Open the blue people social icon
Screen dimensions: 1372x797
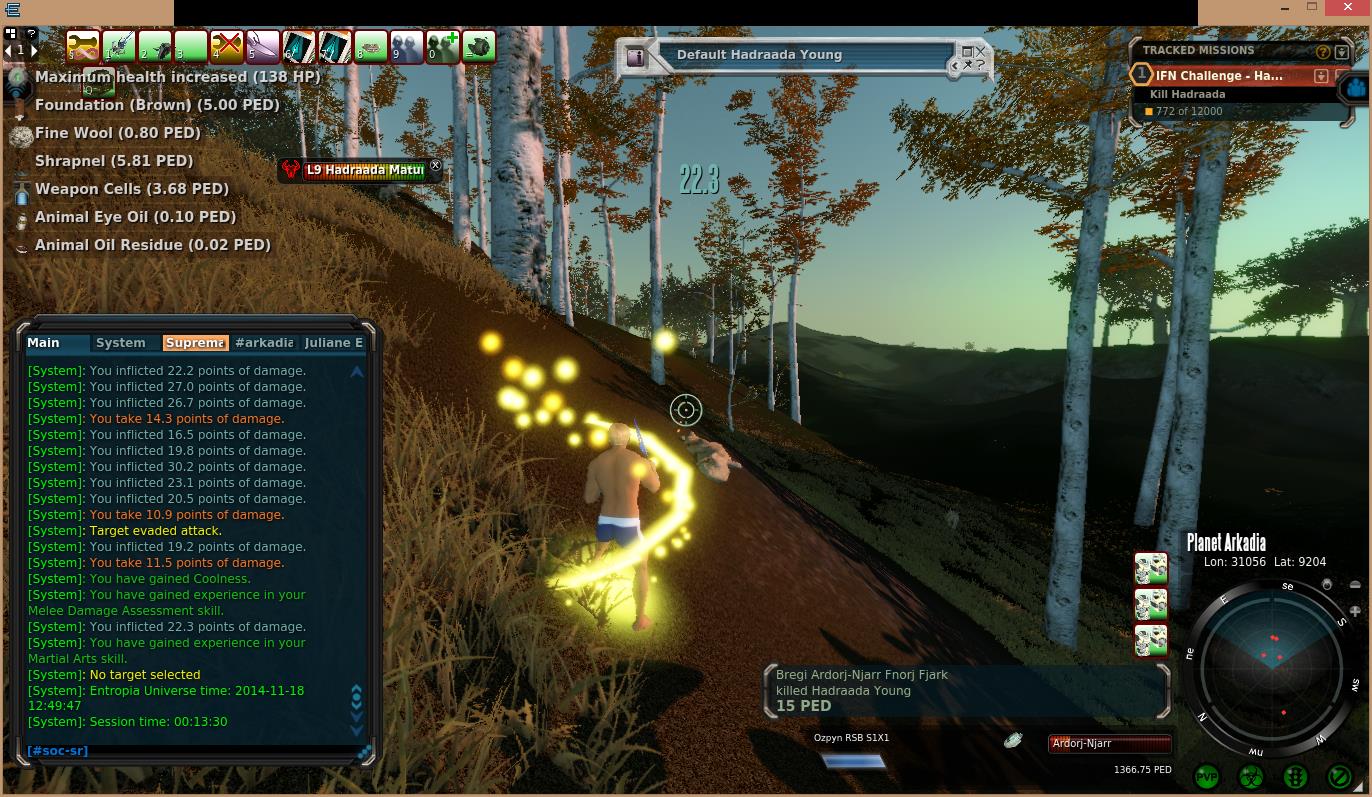[1356, 87]
